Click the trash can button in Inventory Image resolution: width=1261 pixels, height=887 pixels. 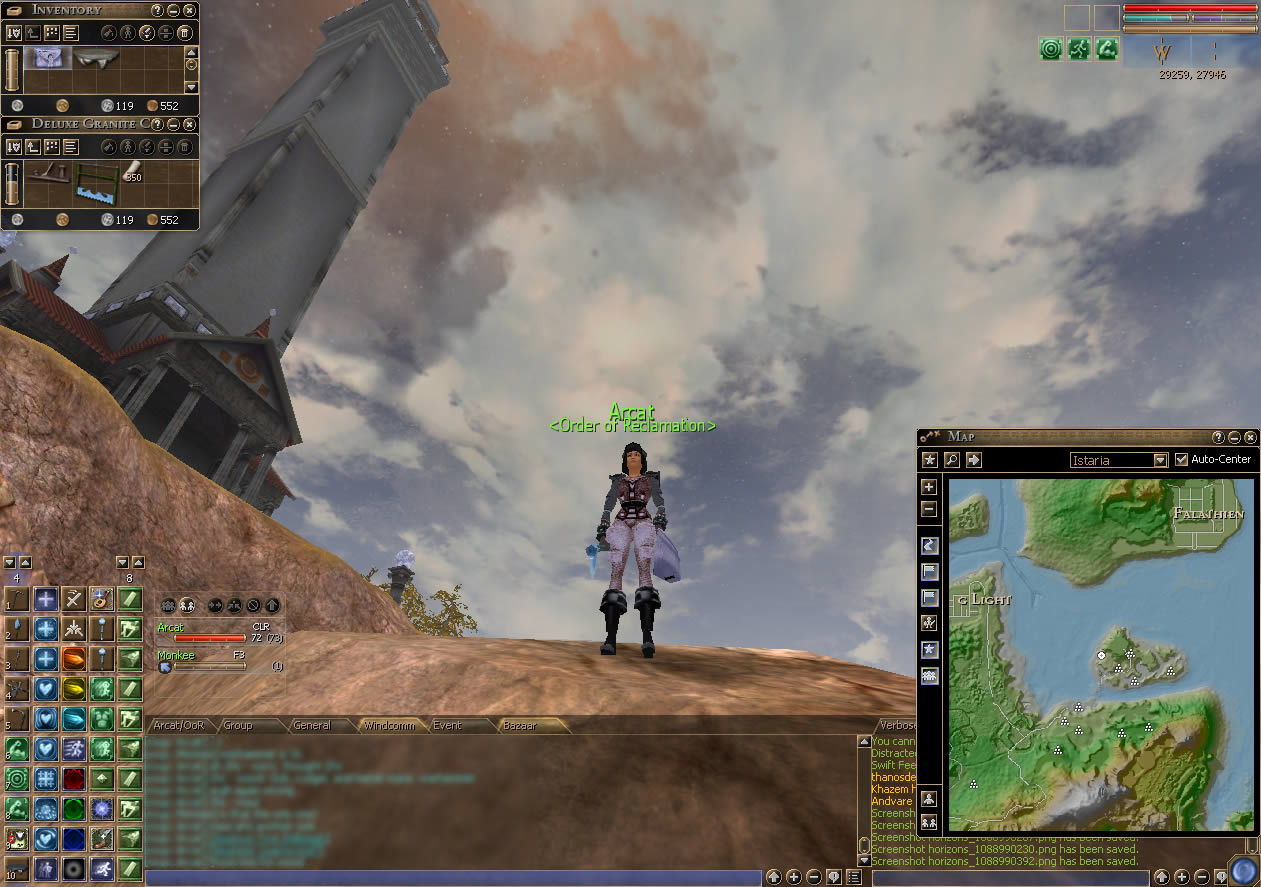tap(185, 33)
